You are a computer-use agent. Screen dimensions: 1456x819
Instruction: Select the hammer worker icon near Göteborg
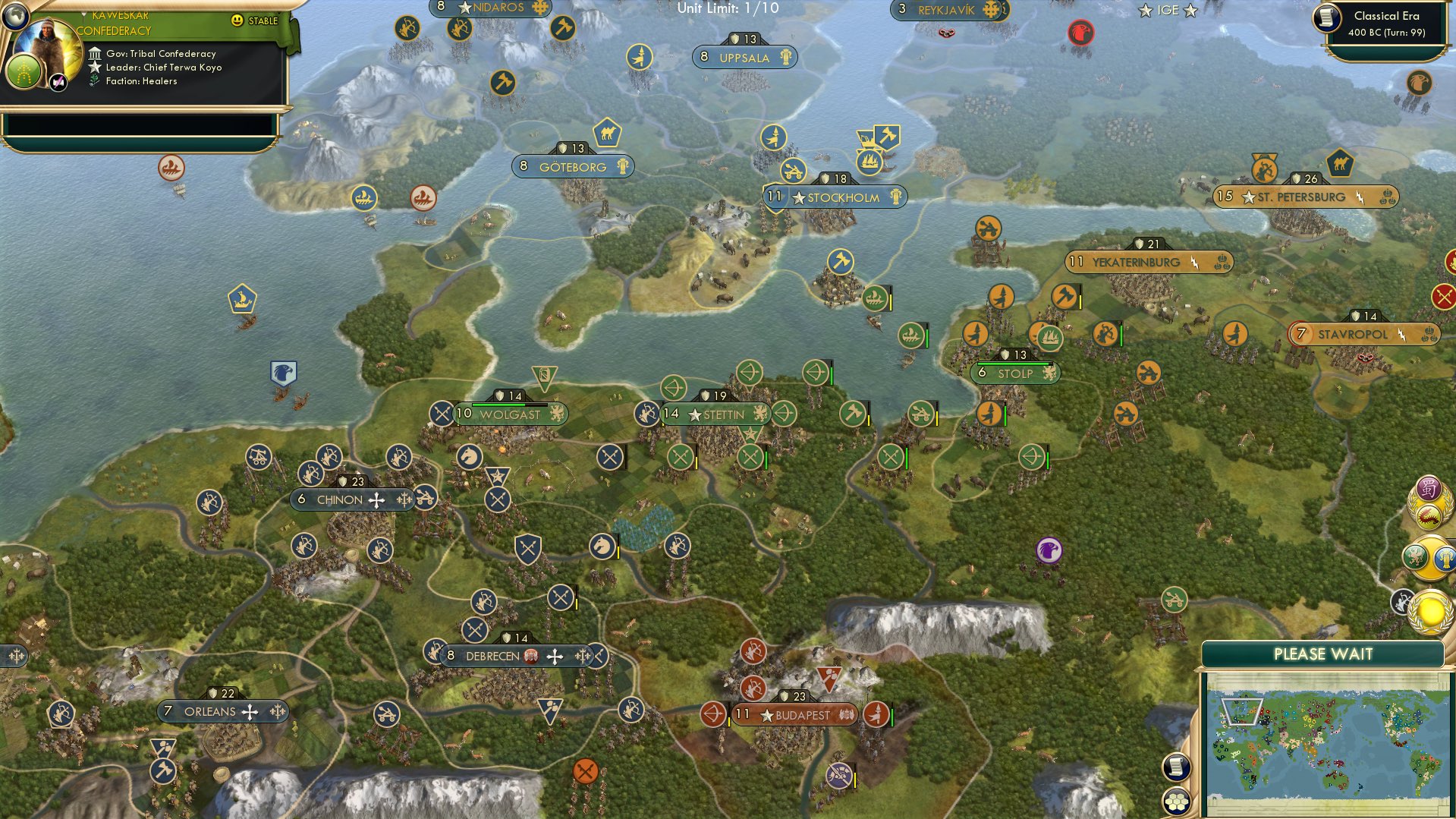[x=502, y=83]
